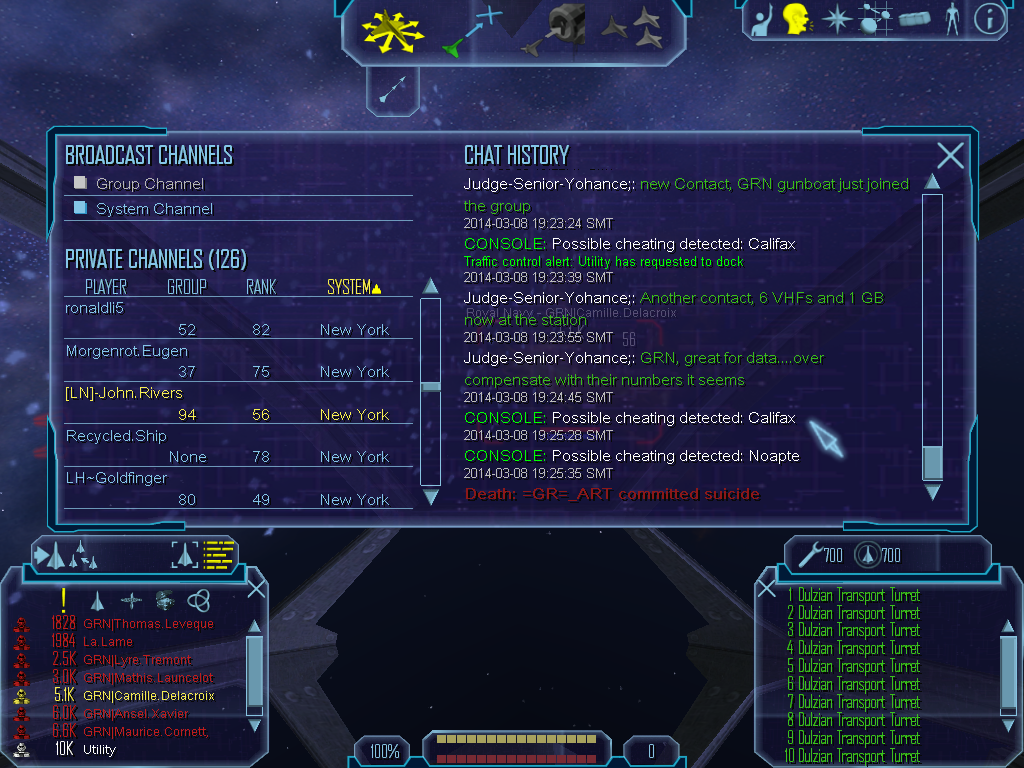Toggle the Group Channel checkbox
Image resolution: width=1024 pixels, height=768 pixels.
[81, 183]
